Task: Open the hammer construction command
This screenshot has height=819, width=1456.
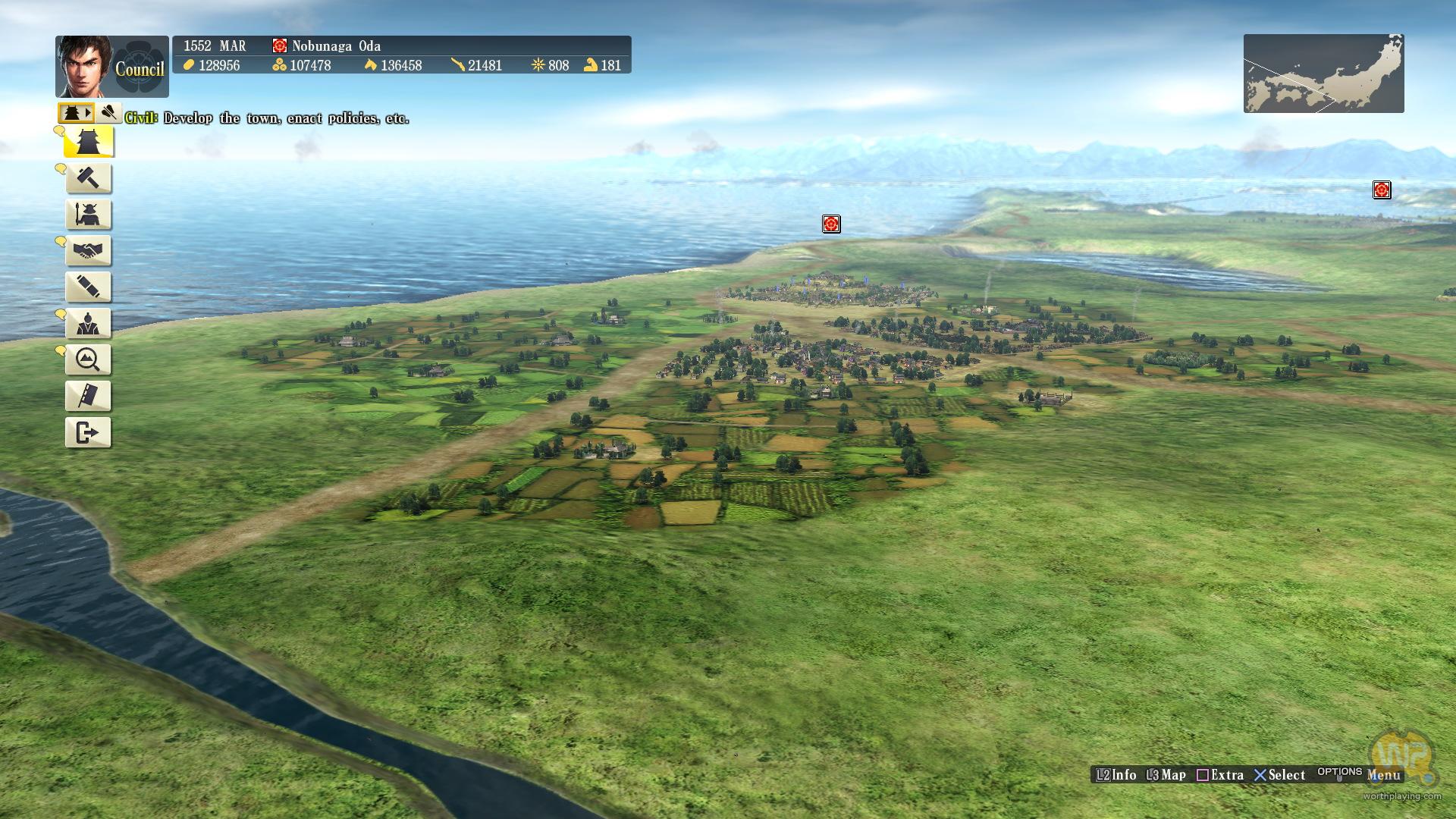Action: tap(89, 178)
